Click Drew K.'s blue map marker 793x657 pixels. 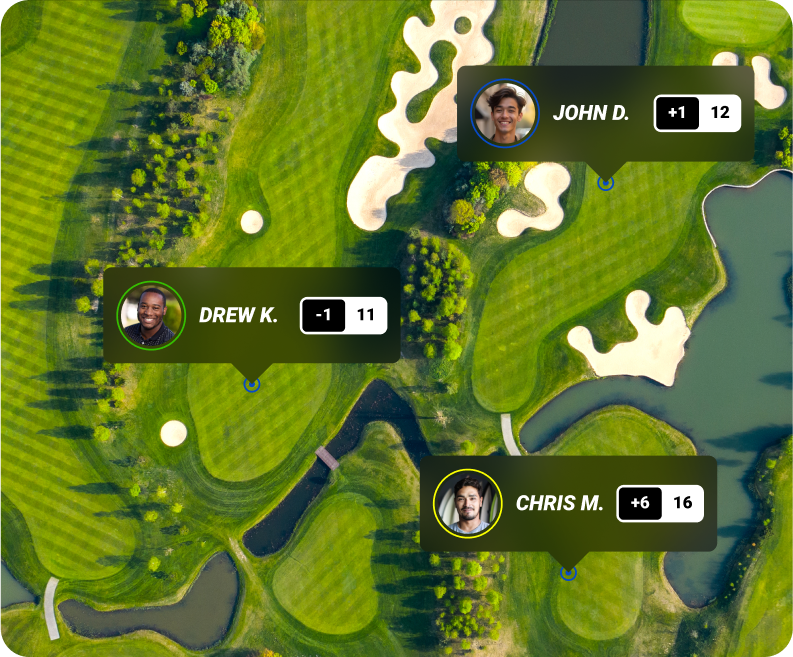pyautogui.click(x=252, y=384)
